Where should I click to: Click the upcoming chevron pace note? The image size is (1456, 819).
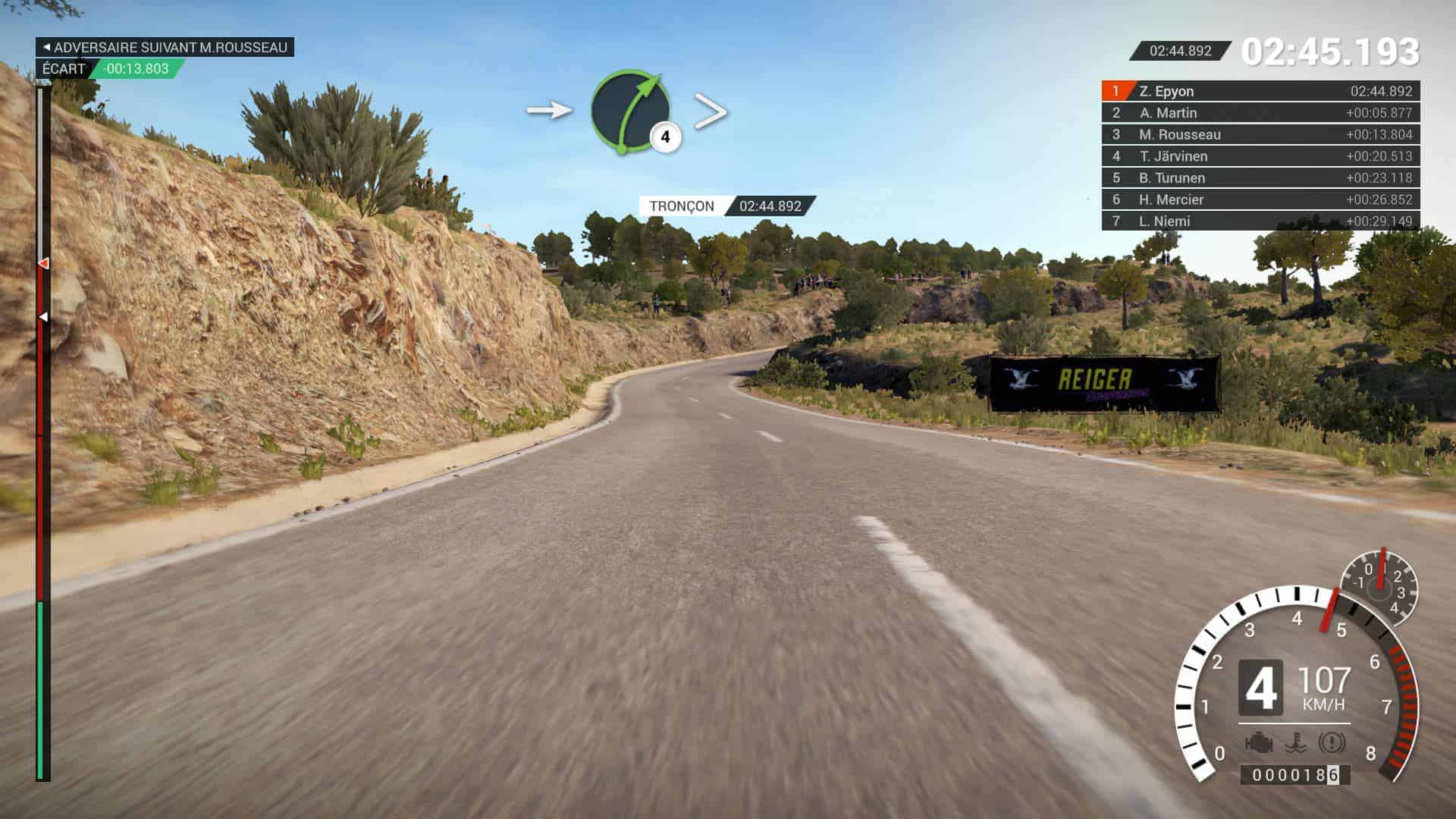711,111
